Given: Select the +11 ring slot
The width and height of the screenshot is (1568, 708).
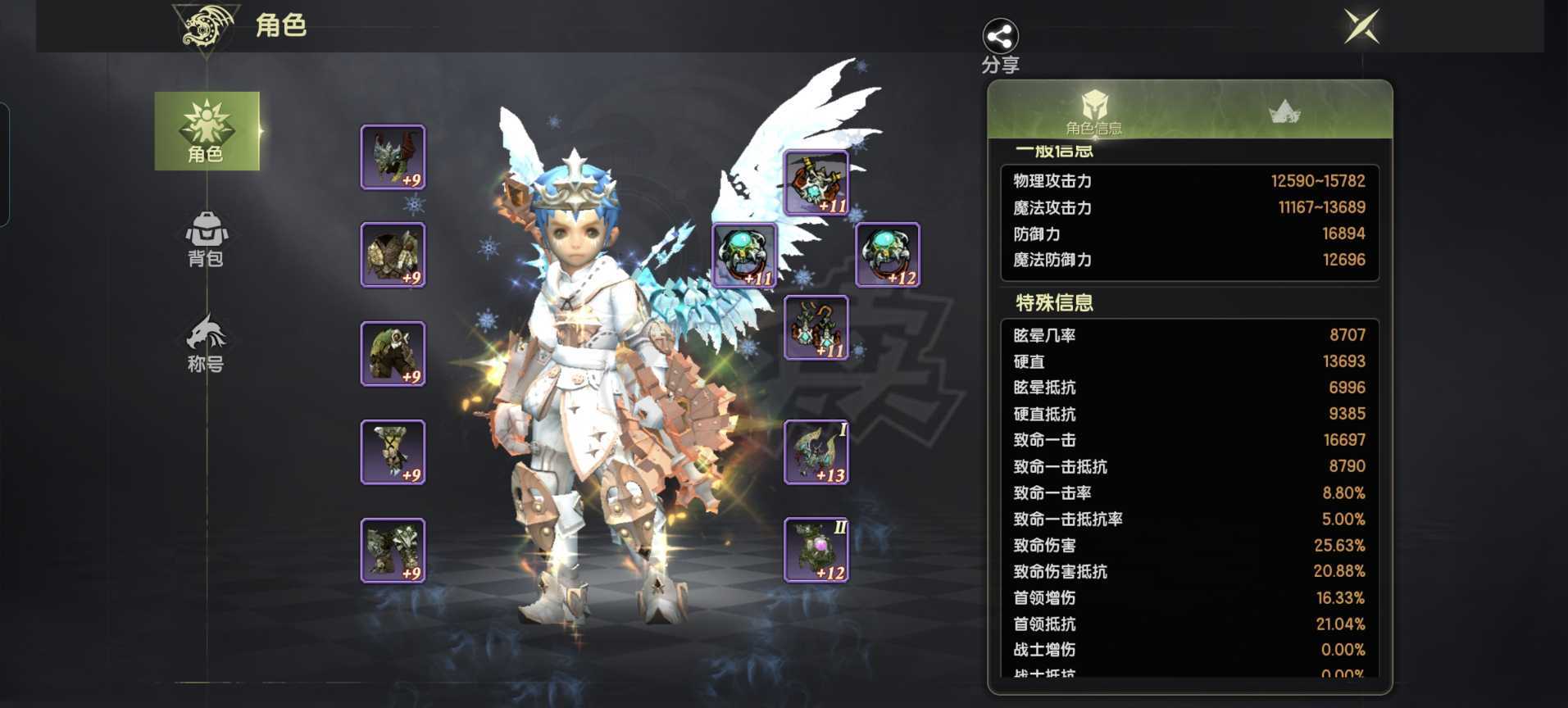Looking at the screenshot, I should point(744,255).
